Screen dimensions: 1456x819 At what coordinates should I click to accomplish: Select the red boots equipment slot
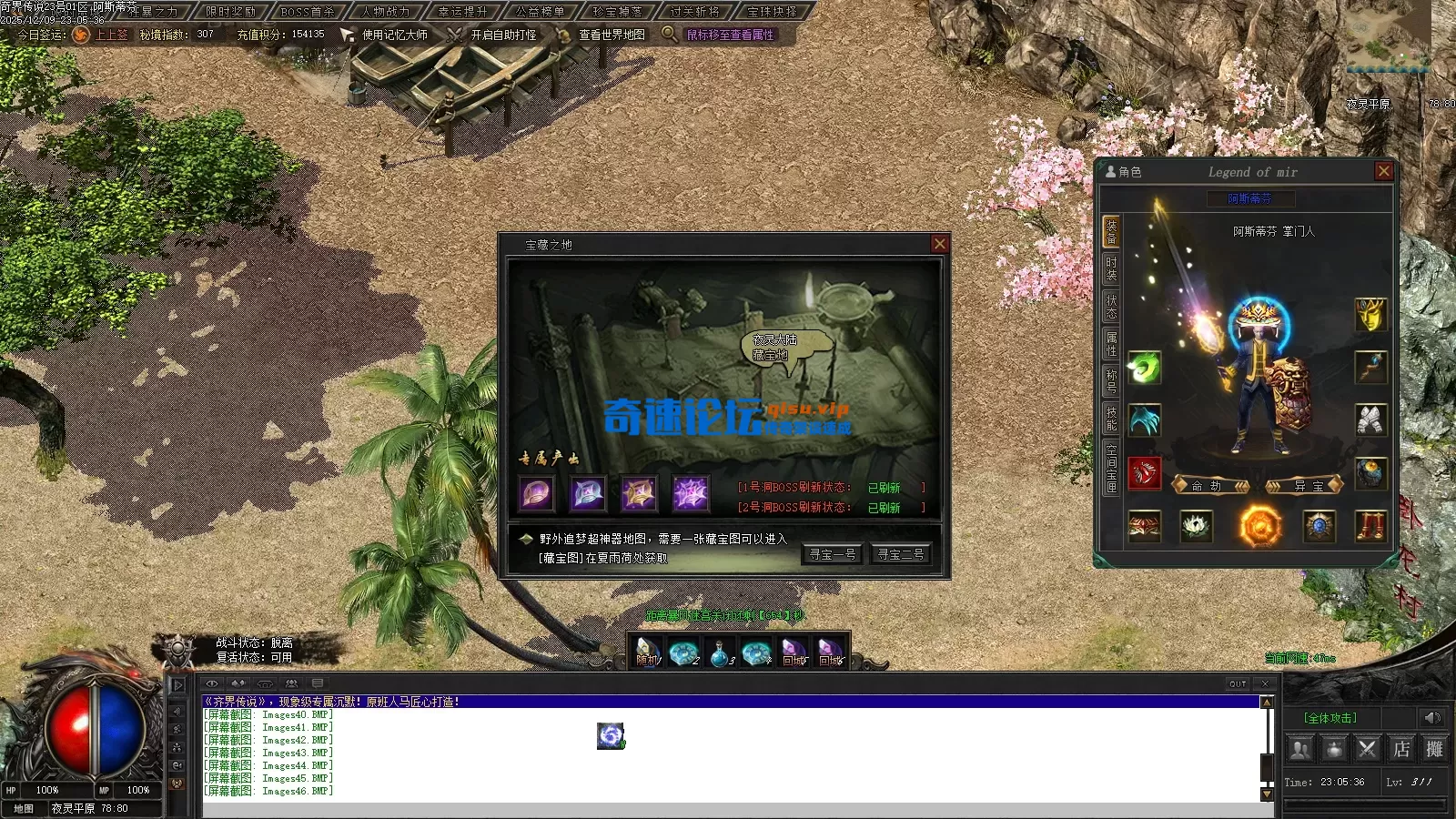(1370, 526)
